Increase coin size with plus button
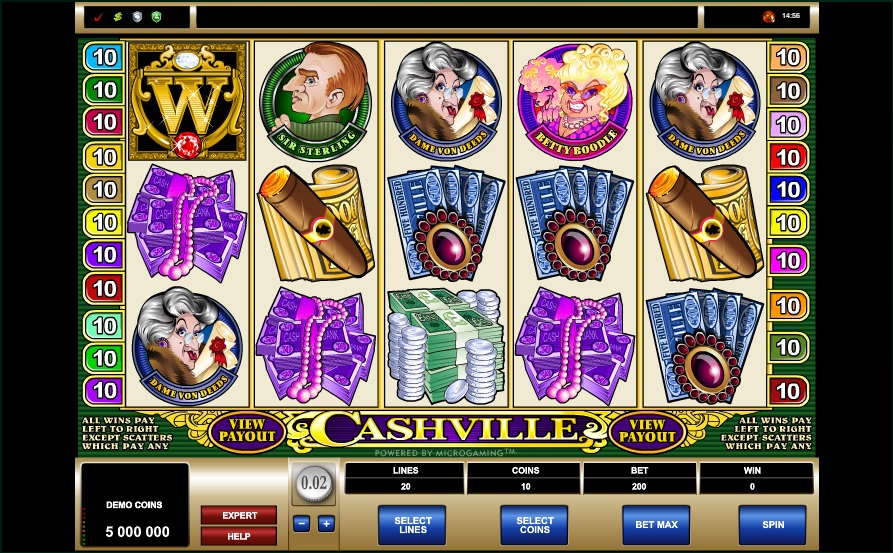The height and width of the screenshot is (553, 893). tap(326, 523)
